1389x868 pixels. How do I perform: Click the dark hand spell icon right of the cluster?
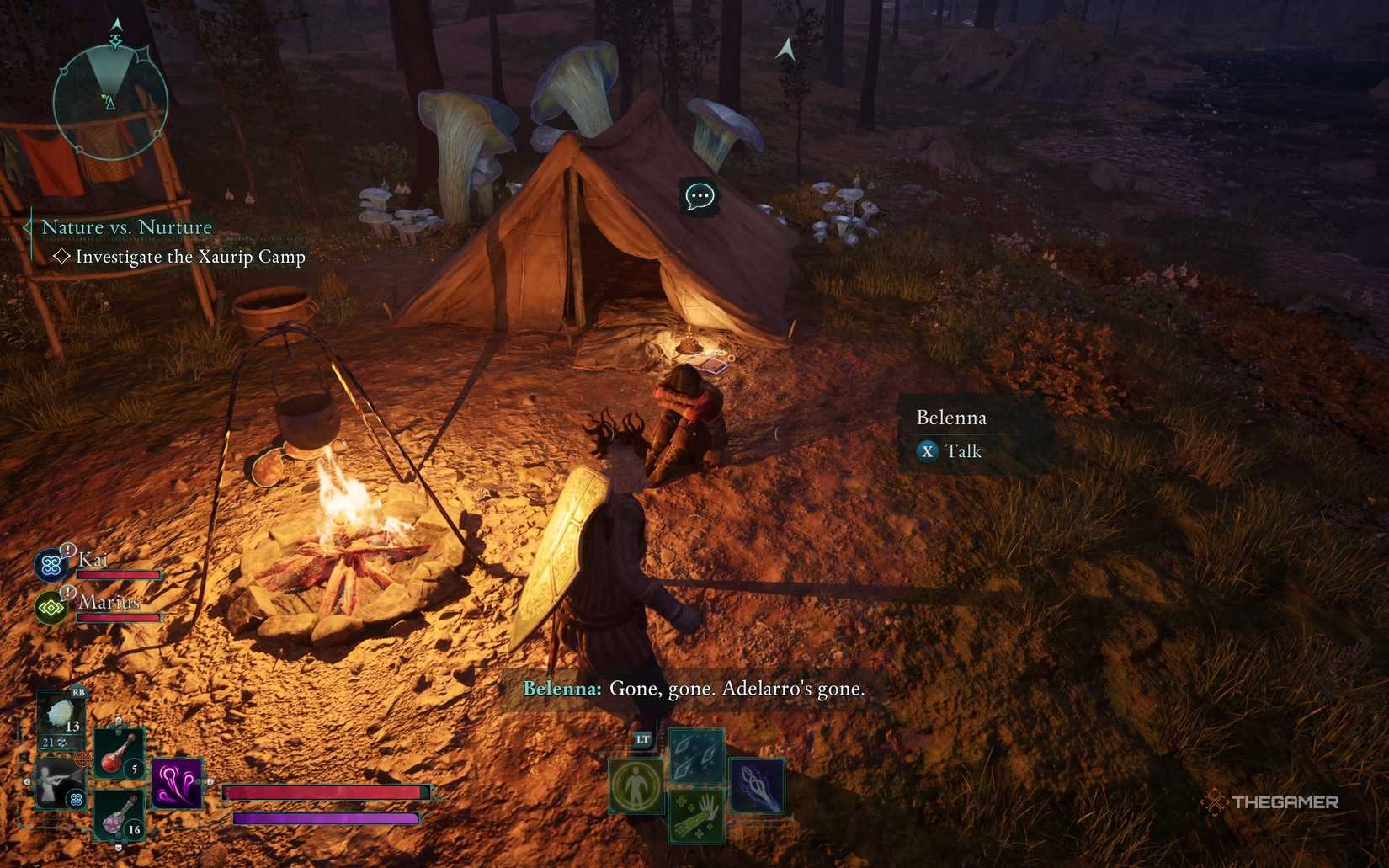pyautogui.click(x=756, y=786)
